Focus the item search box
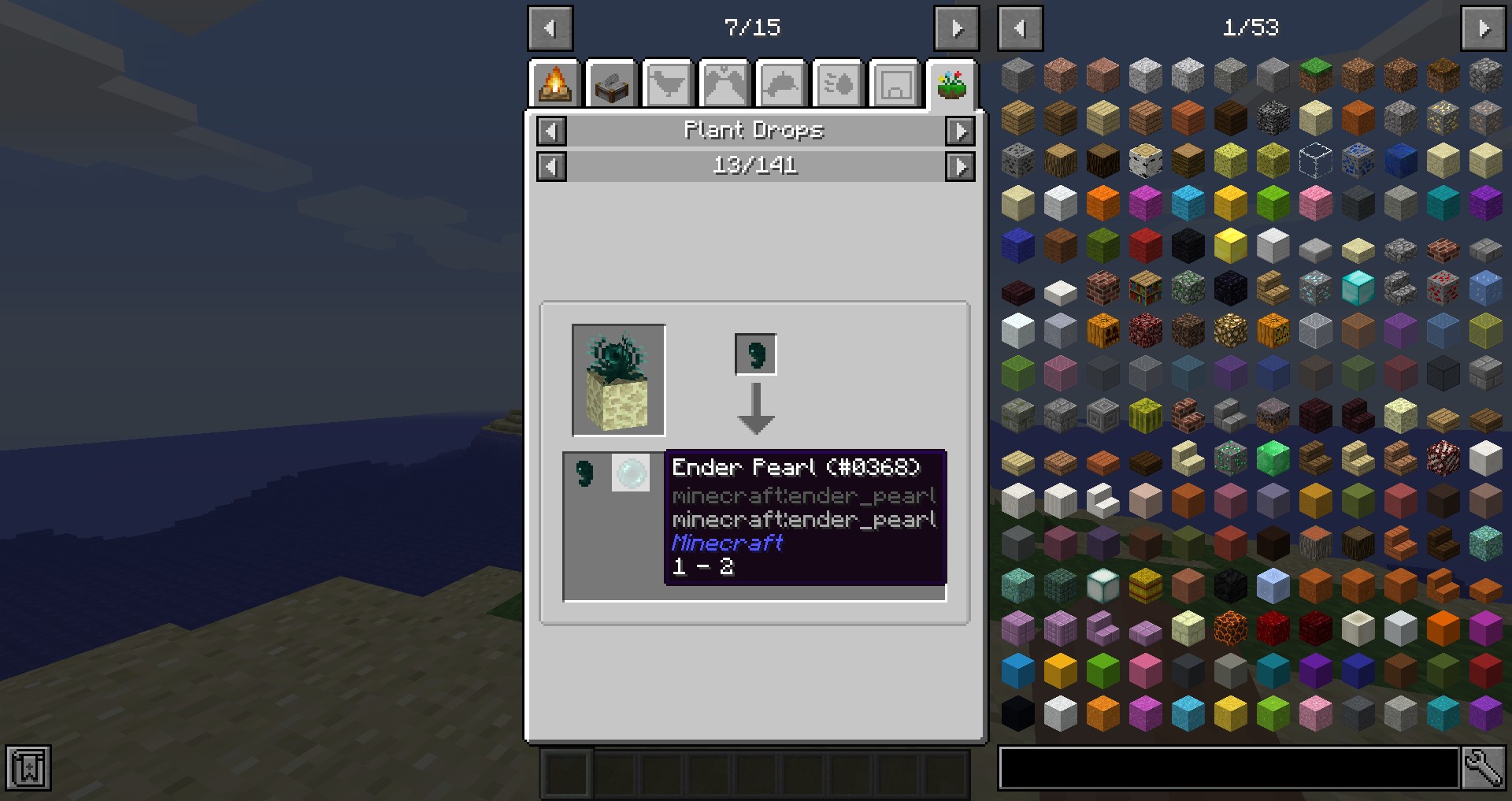Image resolution: width=1512 pixels, height=801 pixels. 1228,768
